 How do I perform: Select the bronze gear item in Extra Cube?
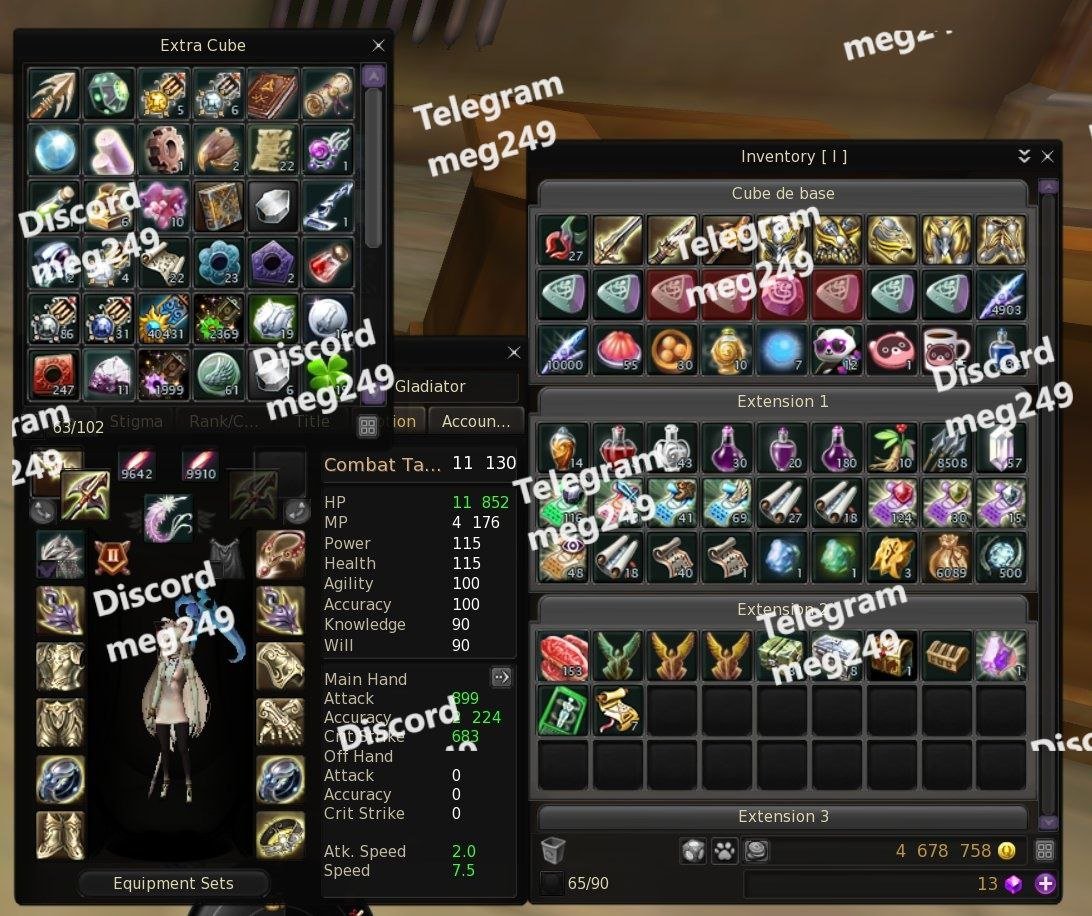164,149
